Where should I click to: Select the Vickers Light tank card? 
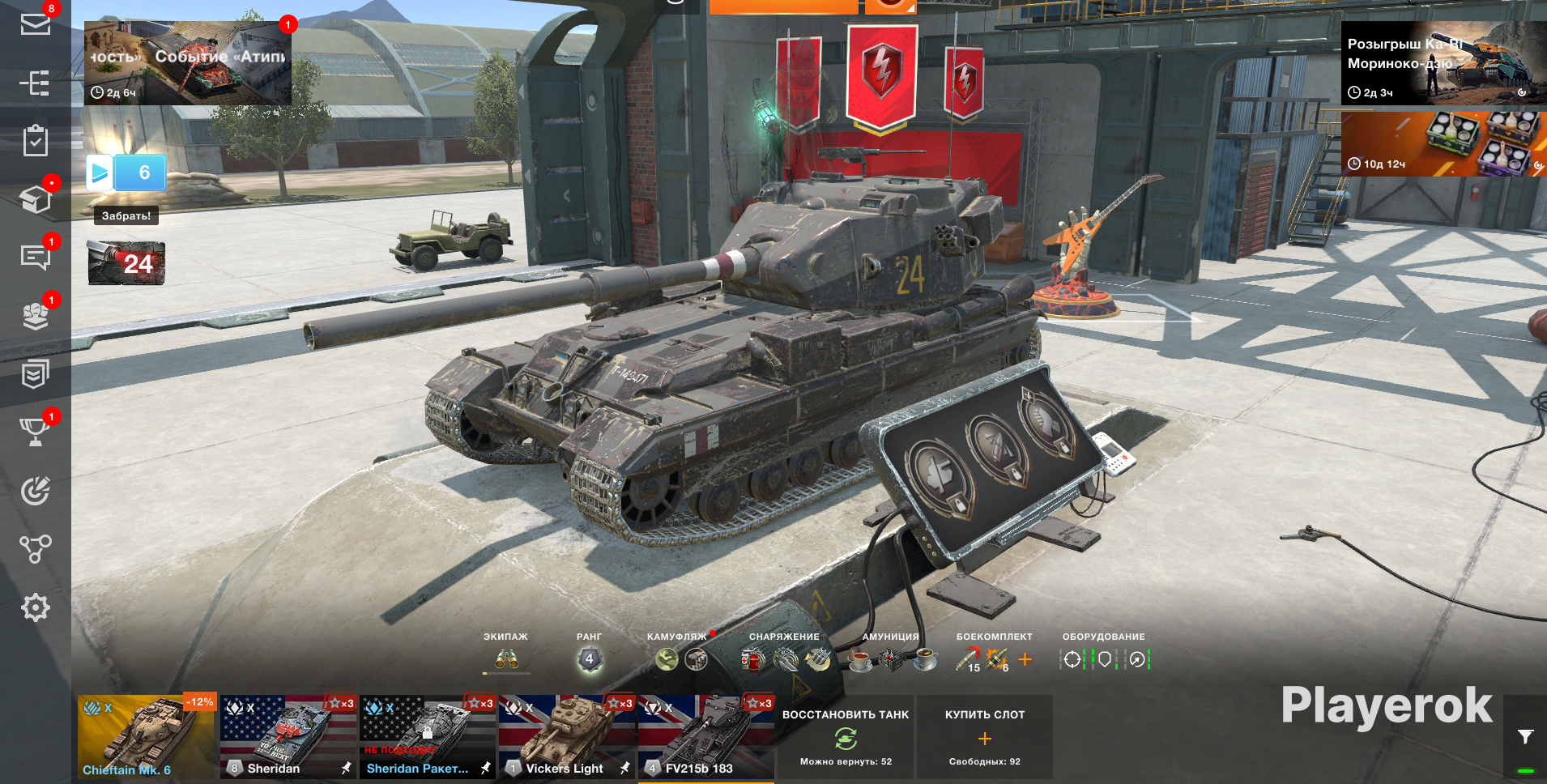[x=567, y=736]
